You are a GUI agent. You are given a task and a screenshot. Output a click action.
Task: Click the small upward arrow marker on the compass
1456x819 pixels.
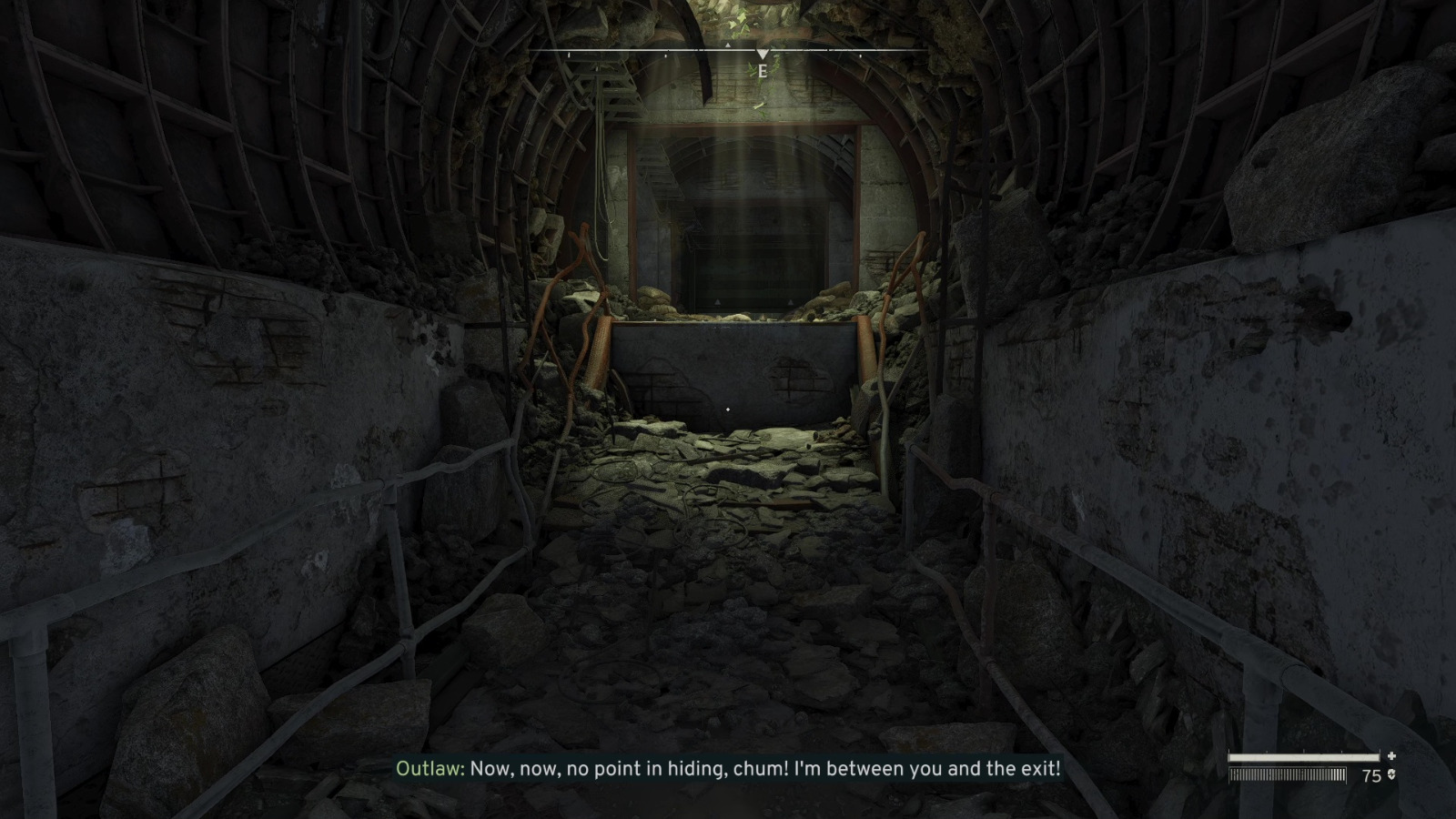pyautogui.click(x=728, y=45)
